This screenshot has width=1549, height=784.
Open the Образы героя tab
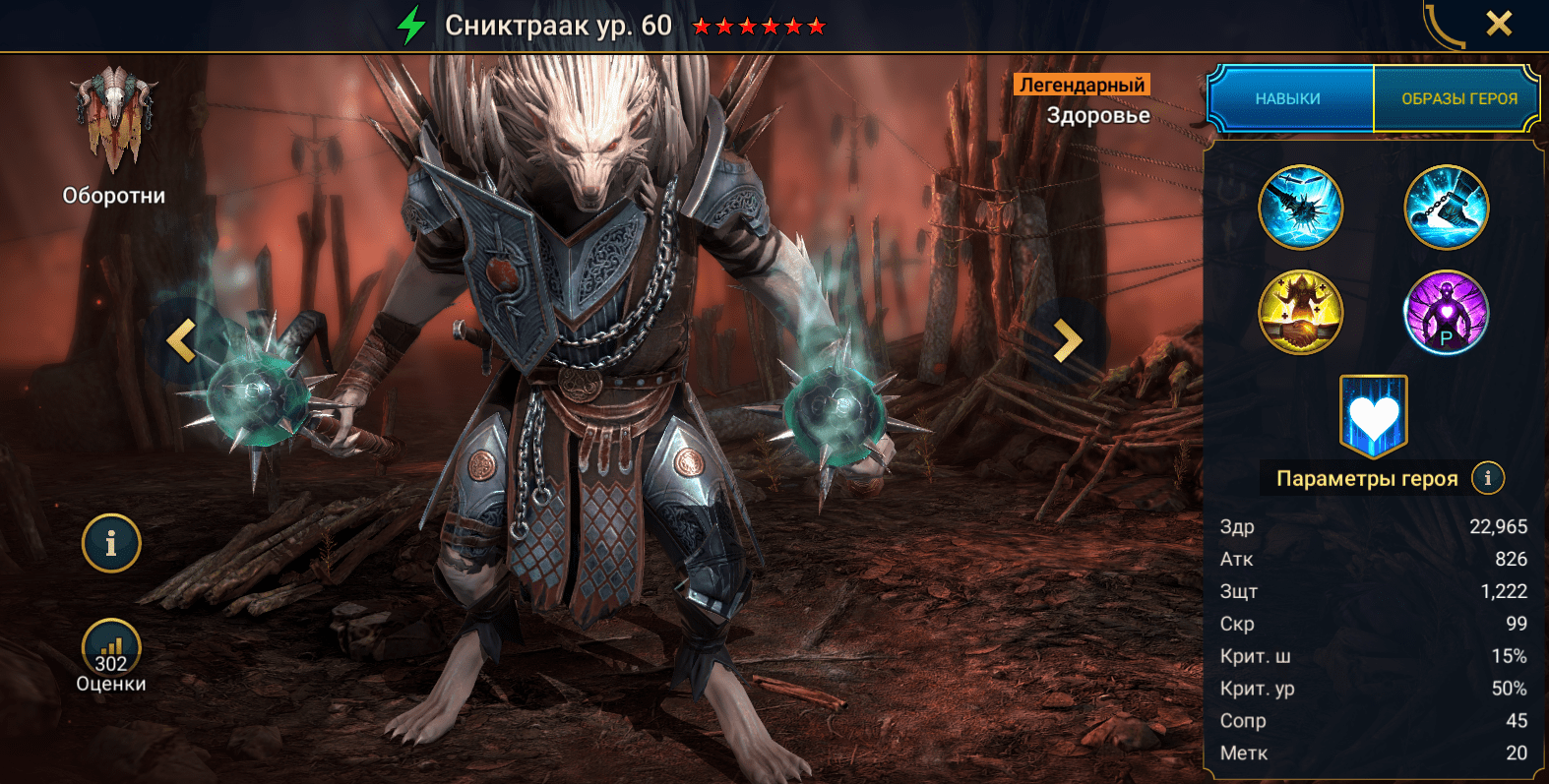coord(1458,98)
